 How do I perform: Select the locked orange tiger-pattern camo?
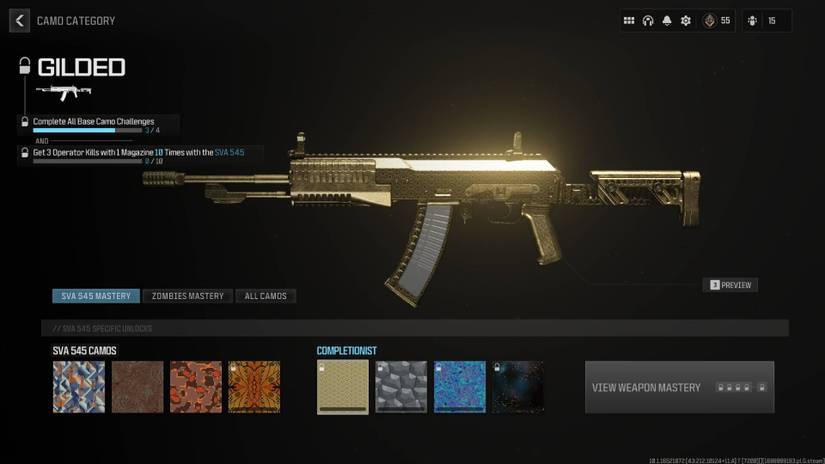pyautogui.click(x=254, y=387)
